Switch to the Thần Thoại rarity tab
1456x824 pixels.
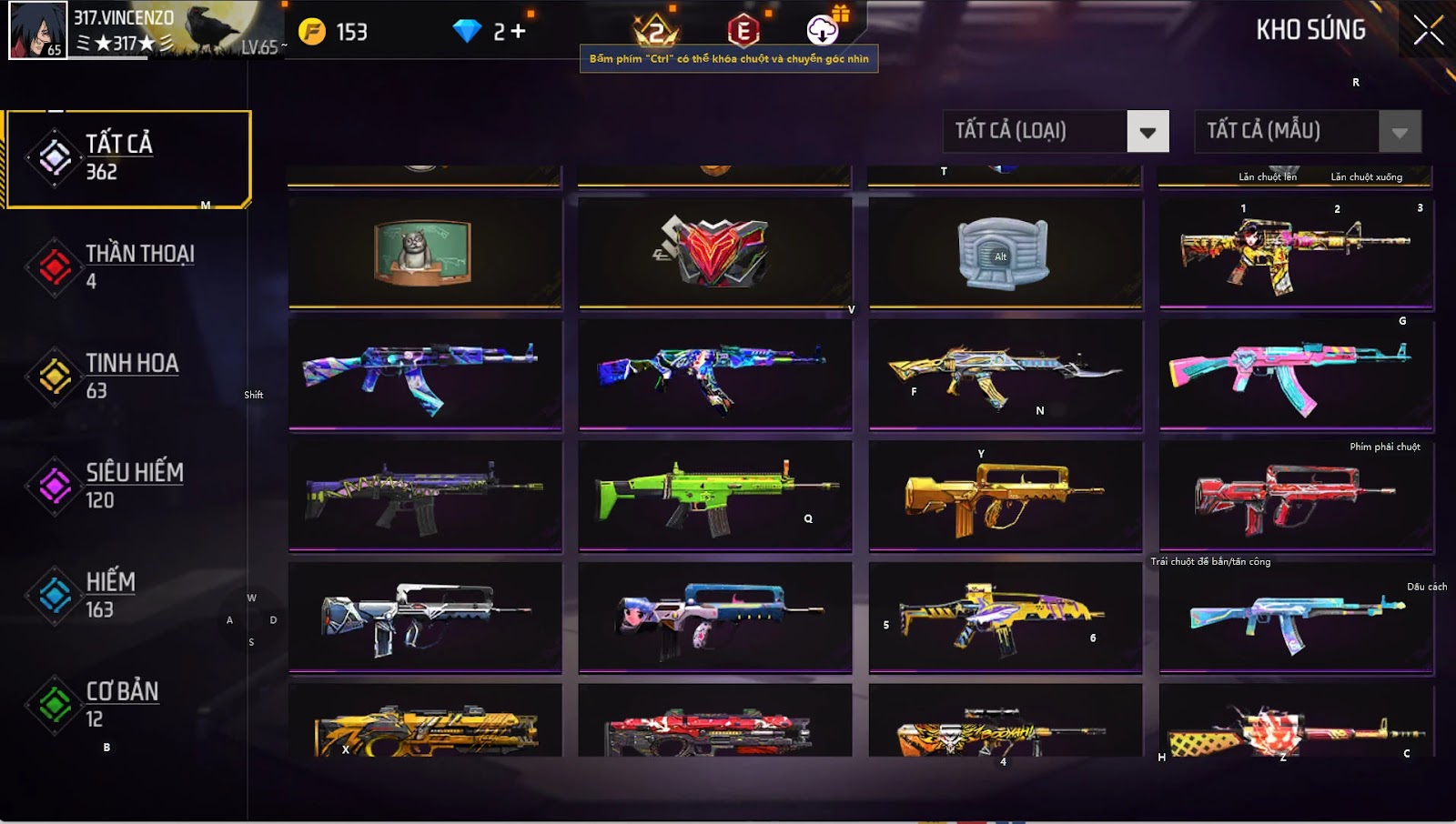[x=127, y=266]
